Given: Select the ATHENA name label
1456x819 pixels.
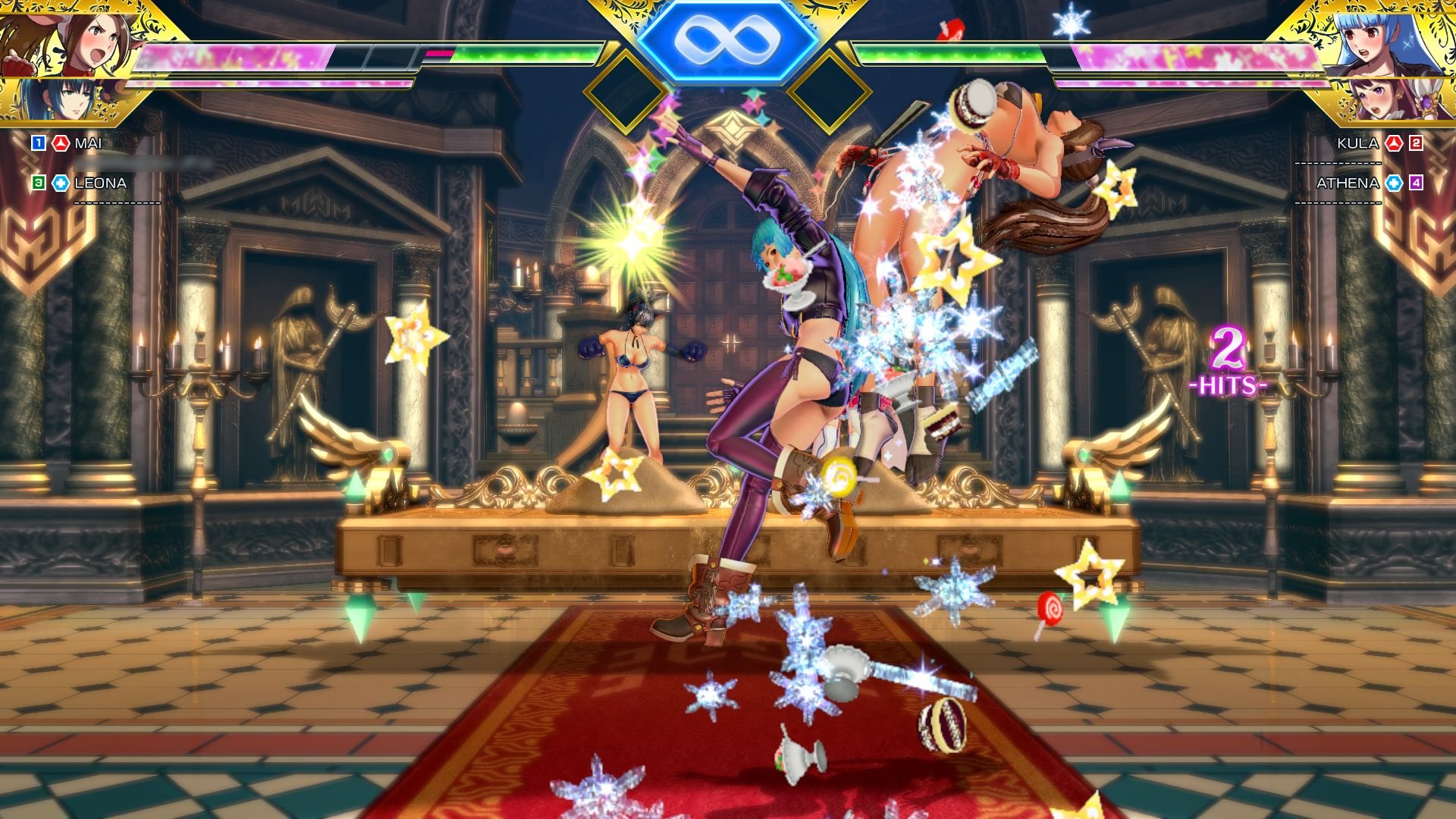Looking at the screenshot, I should [1348, 183].
